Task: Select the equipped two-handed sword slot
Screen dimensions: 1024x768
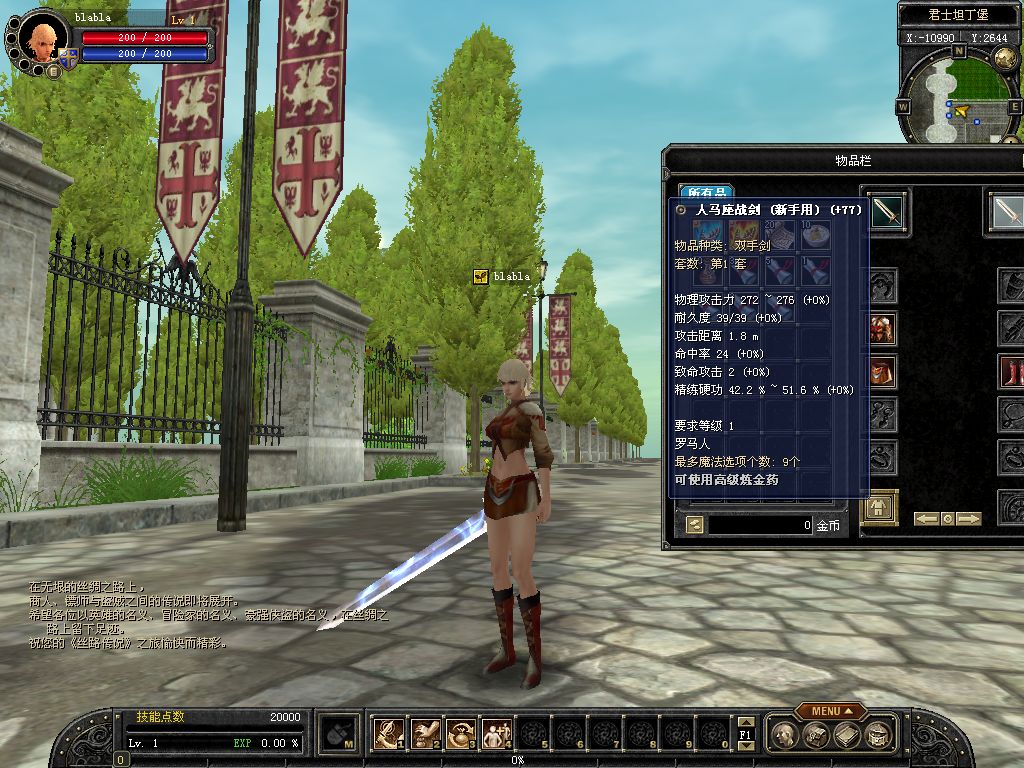Action: (x=886, y=211)
